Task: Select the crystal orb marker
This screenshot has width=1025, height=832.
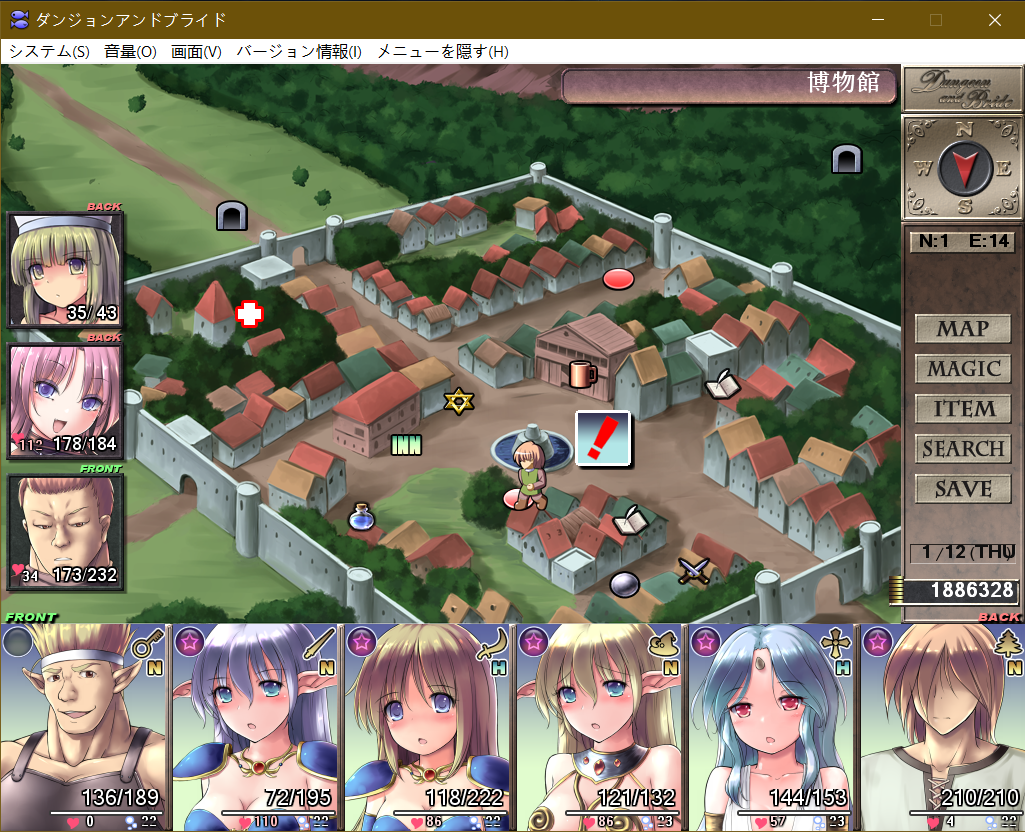Action: tap(624, 583)
